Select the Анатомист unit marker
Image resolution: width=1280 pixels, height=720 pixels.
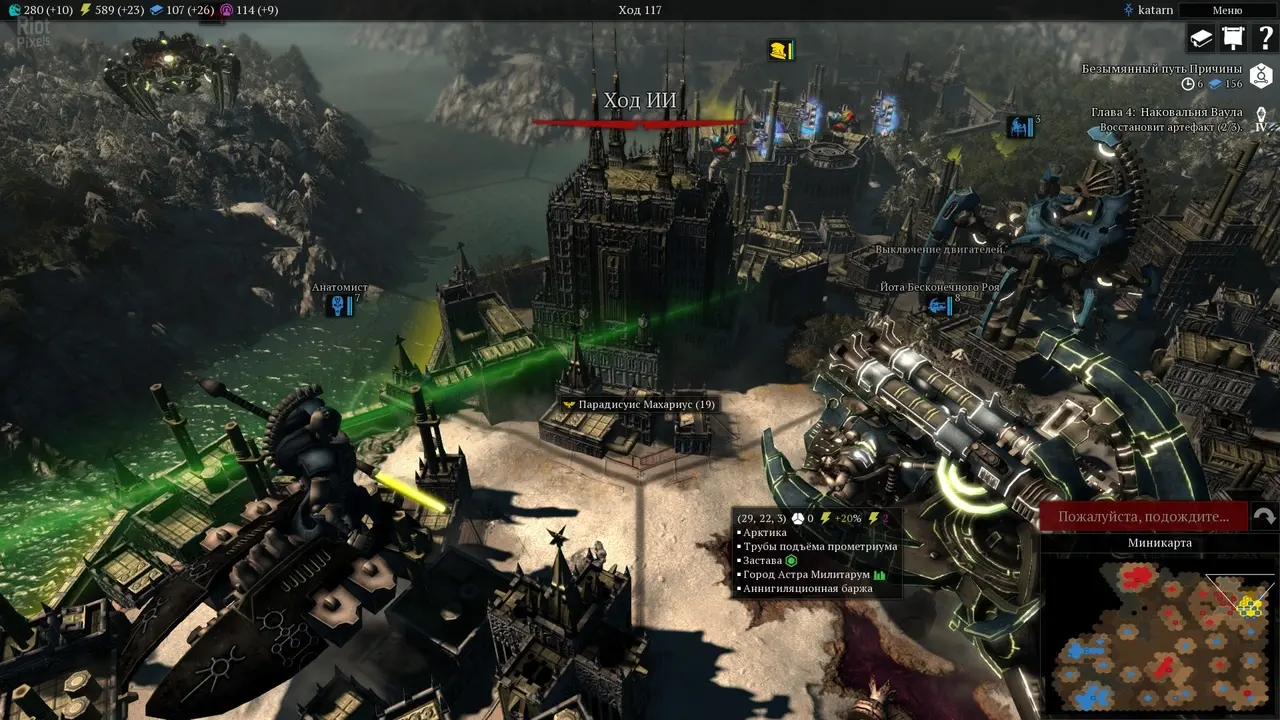pos(341,305)
